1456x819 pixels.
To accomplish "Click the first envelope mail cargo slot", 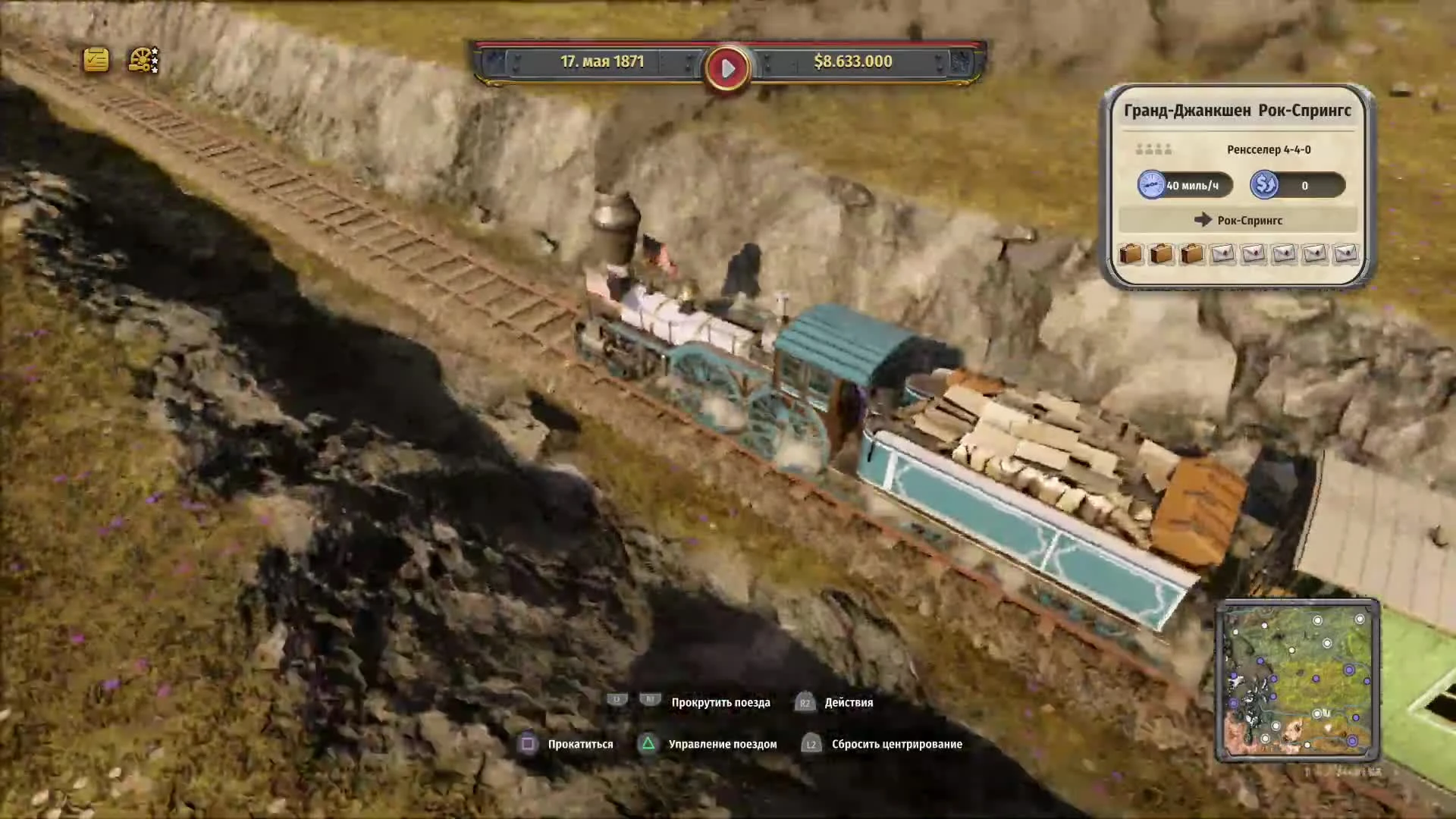I will (x=1222, y=255).
